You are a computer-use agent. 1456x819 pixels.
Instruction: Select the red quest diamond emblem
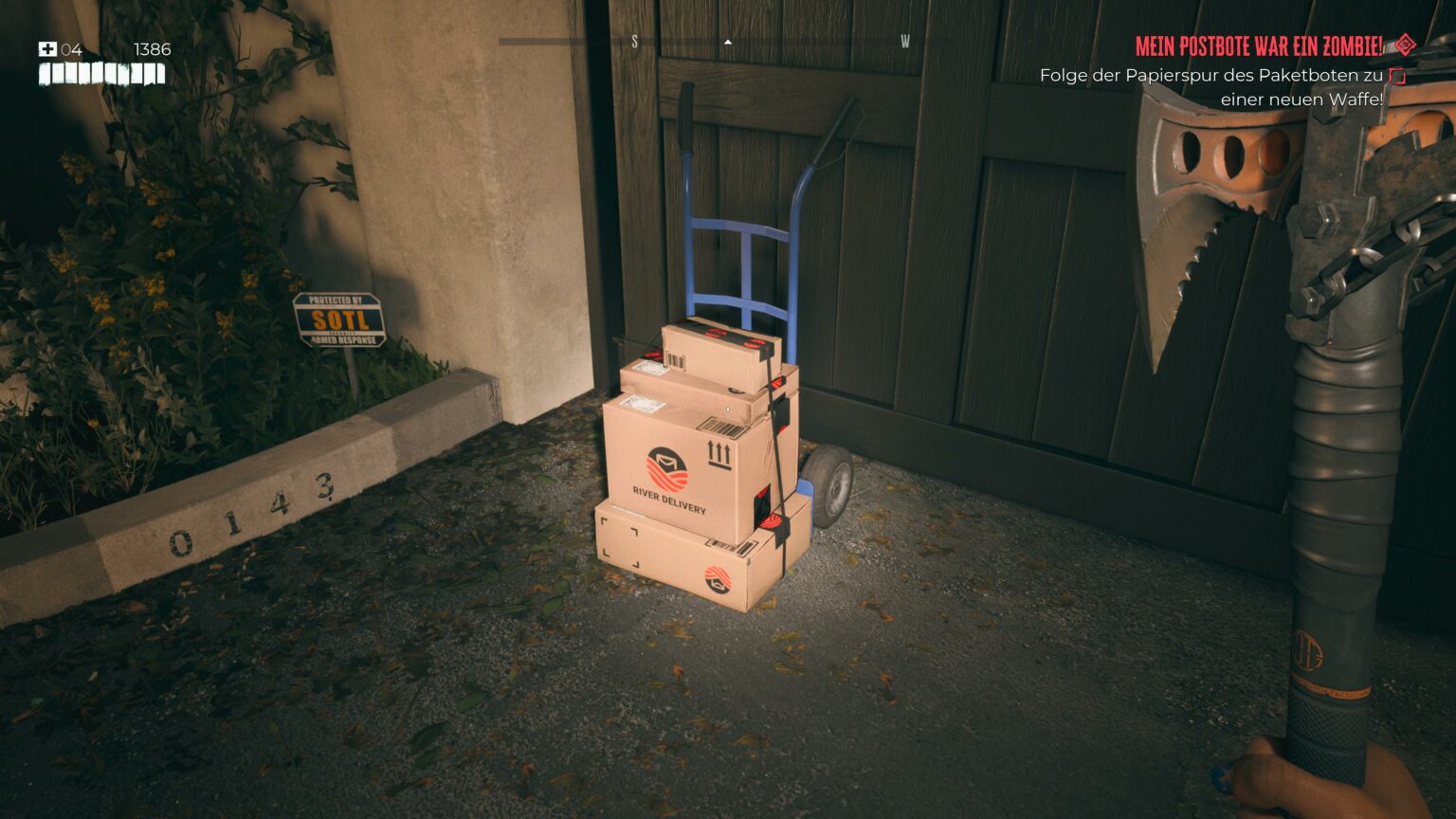pyautogui.click(x=1404, y=43)
